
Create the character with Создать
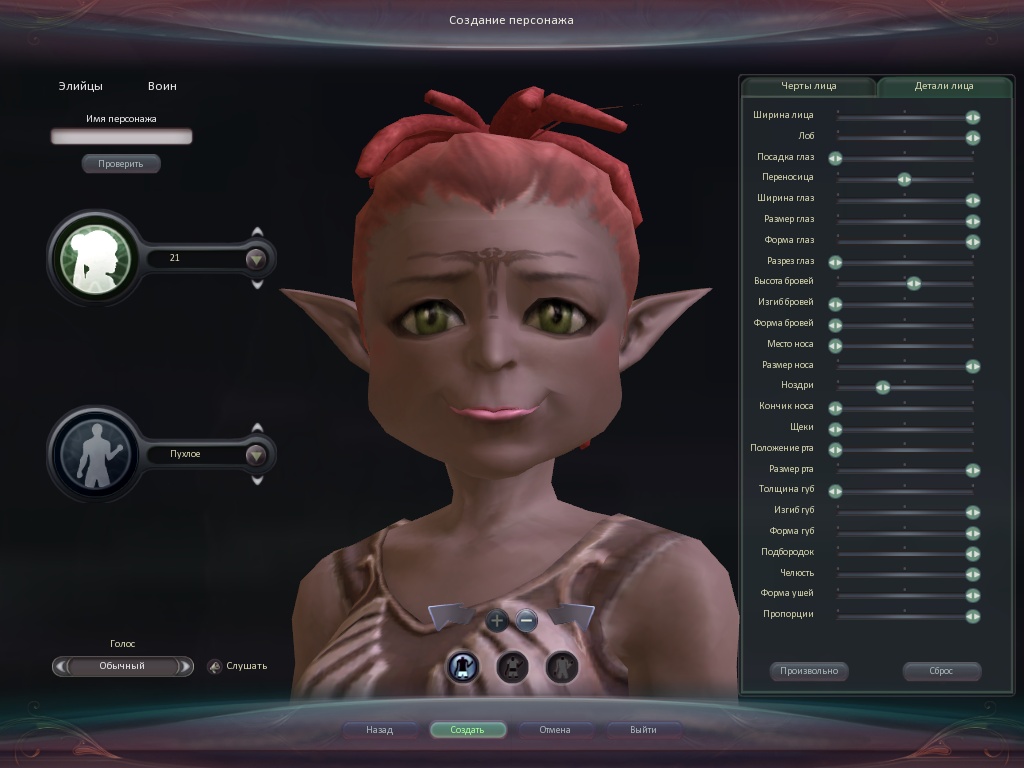467,730
